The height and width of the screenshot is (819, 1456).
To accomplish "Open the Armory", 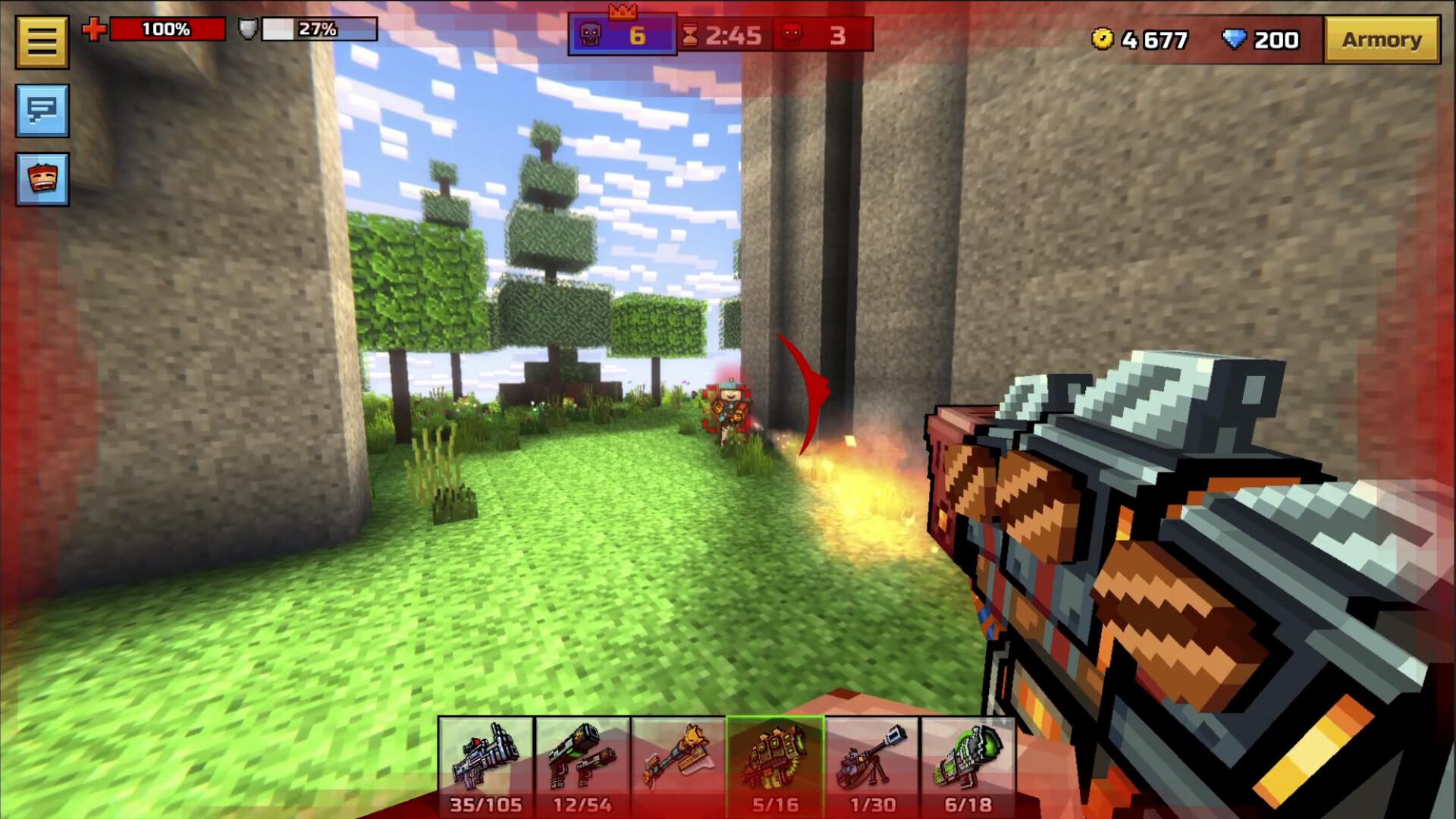I will (1382, 39).
